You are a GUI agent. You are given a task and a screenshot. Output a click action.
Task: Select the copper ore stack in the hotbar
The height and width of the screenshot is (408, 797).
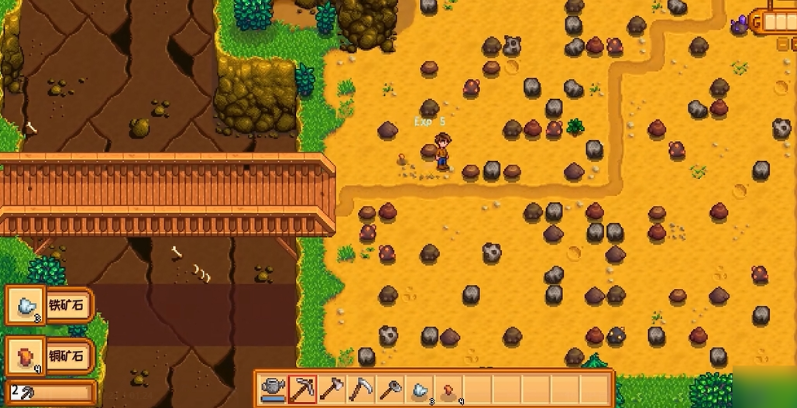coord(450,388)
